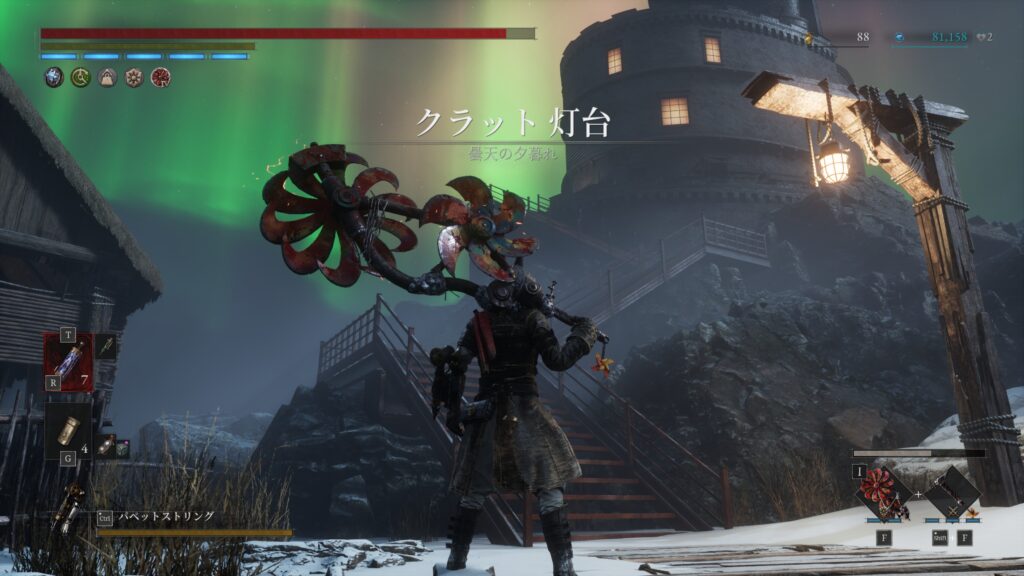The image size is (1024, 576).
Task: Select the small flask item in lower belt
Action: [104, 447]
